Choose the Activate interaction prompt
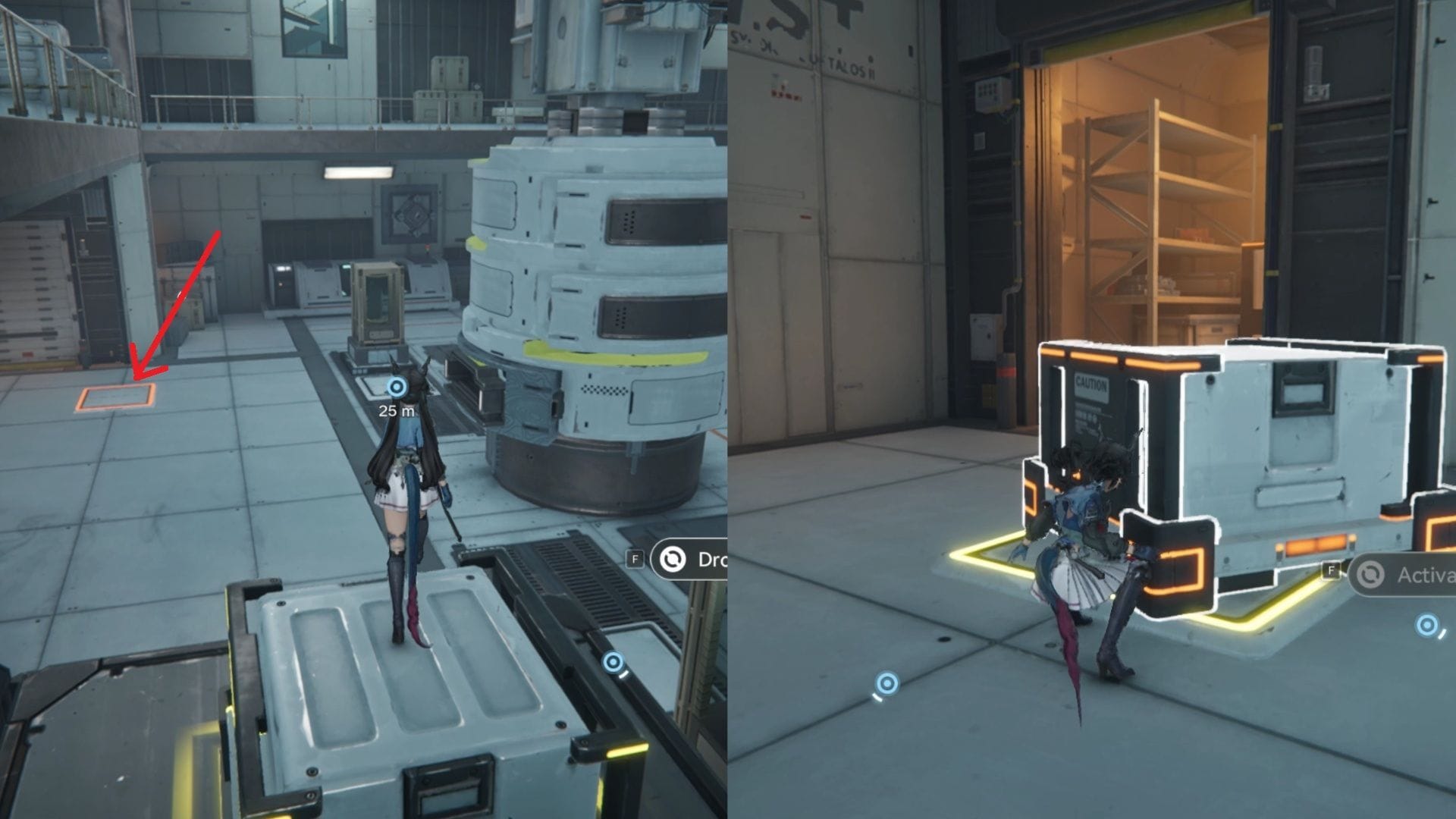The height and width of the screenshot is (819, 1456). 1402,576
